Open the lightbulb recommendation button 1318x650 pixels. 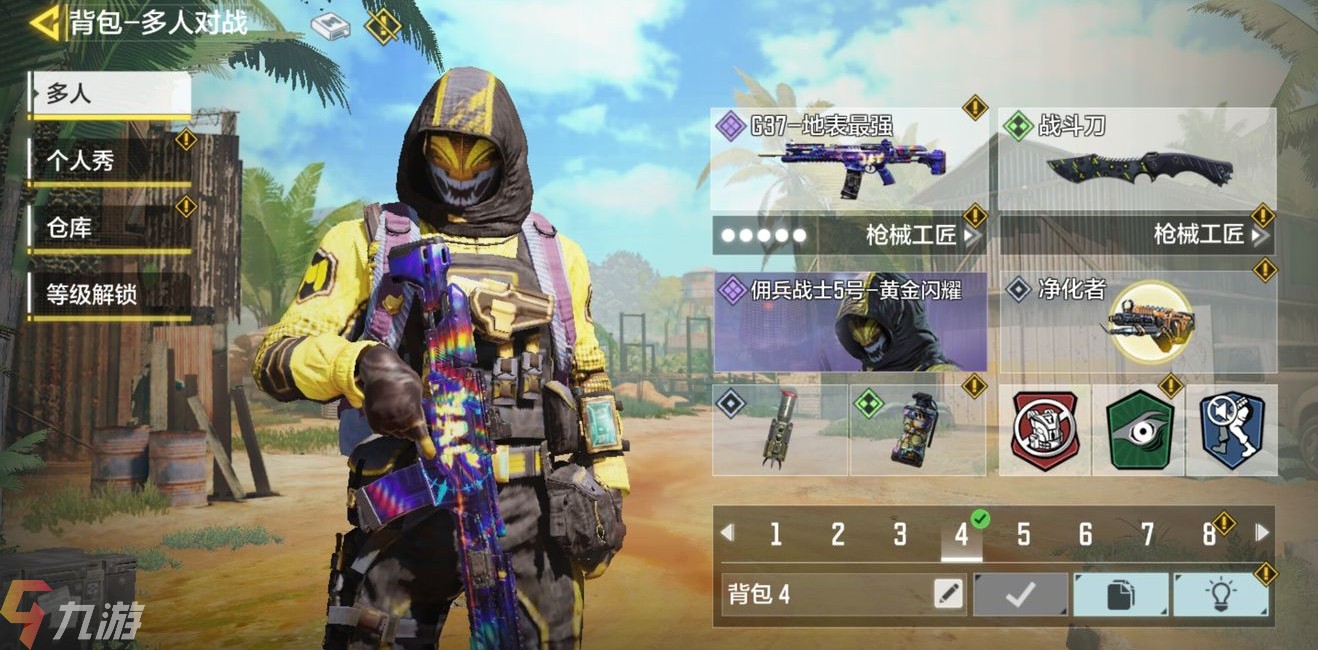click(x=1220, y=595)
